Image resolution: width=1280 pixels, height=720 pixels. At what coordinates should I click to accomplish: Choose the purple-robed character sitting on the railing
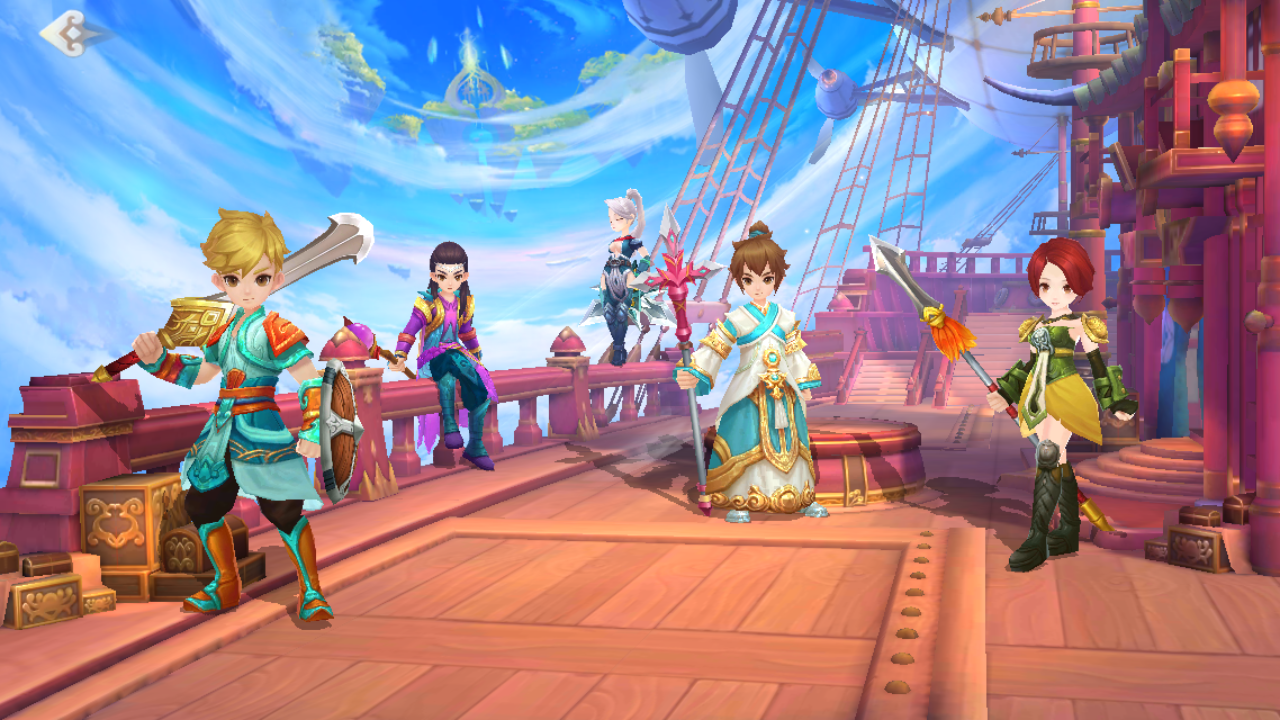[x=452, y=350]
